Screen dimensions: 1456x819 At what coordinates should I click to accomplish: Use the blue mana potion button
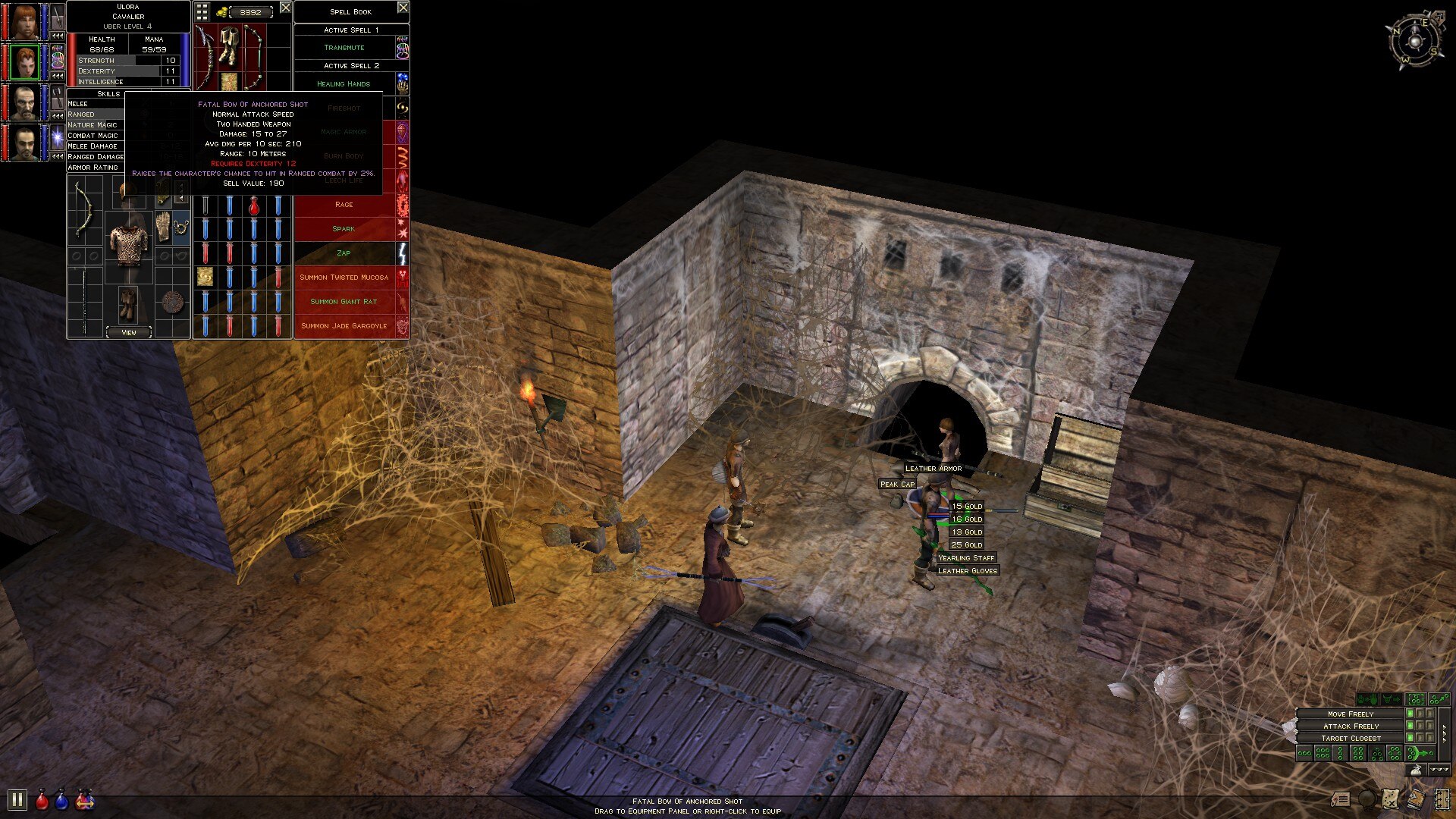tap(62, 800)
